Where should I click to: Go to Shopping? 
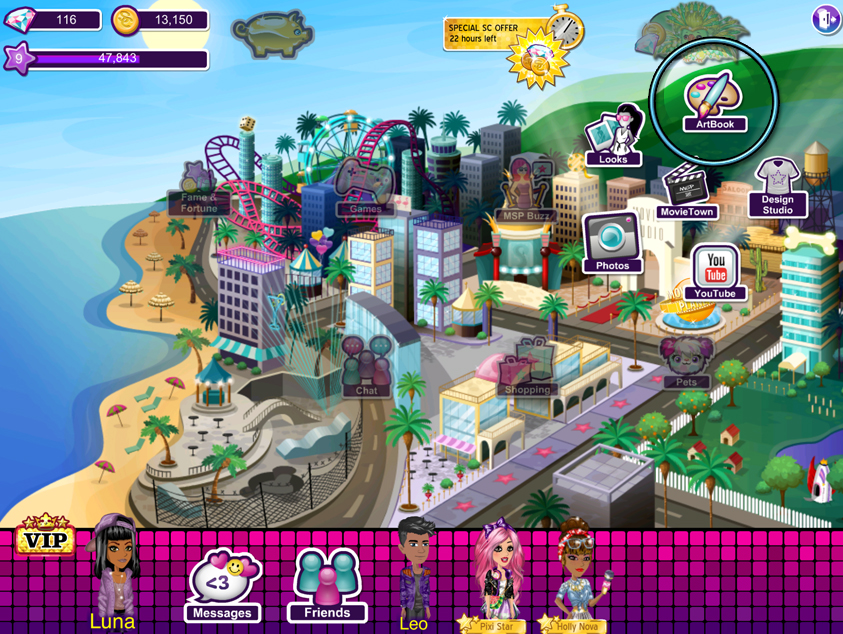(527, 368)
